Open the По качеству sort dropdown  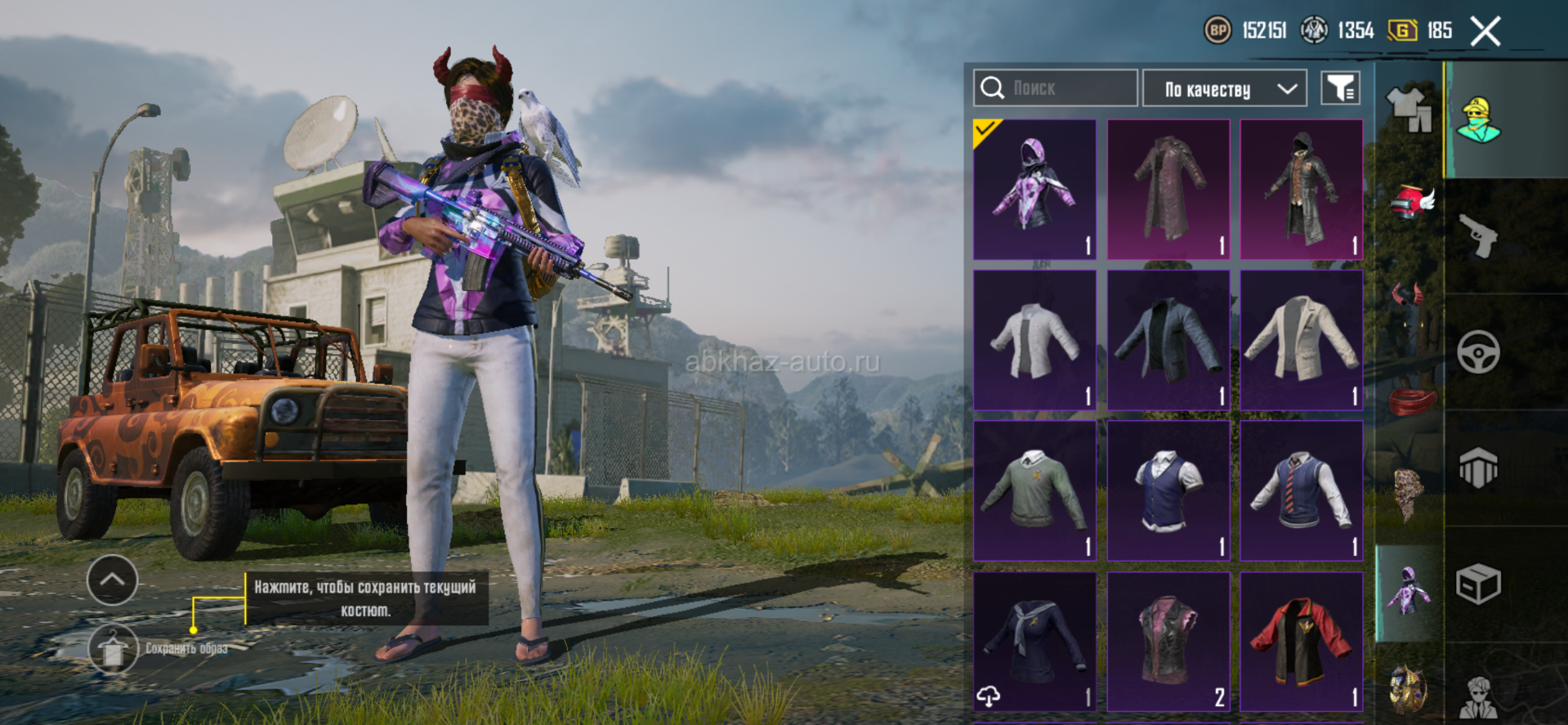pyautogui.click(x=1223, y=88)
